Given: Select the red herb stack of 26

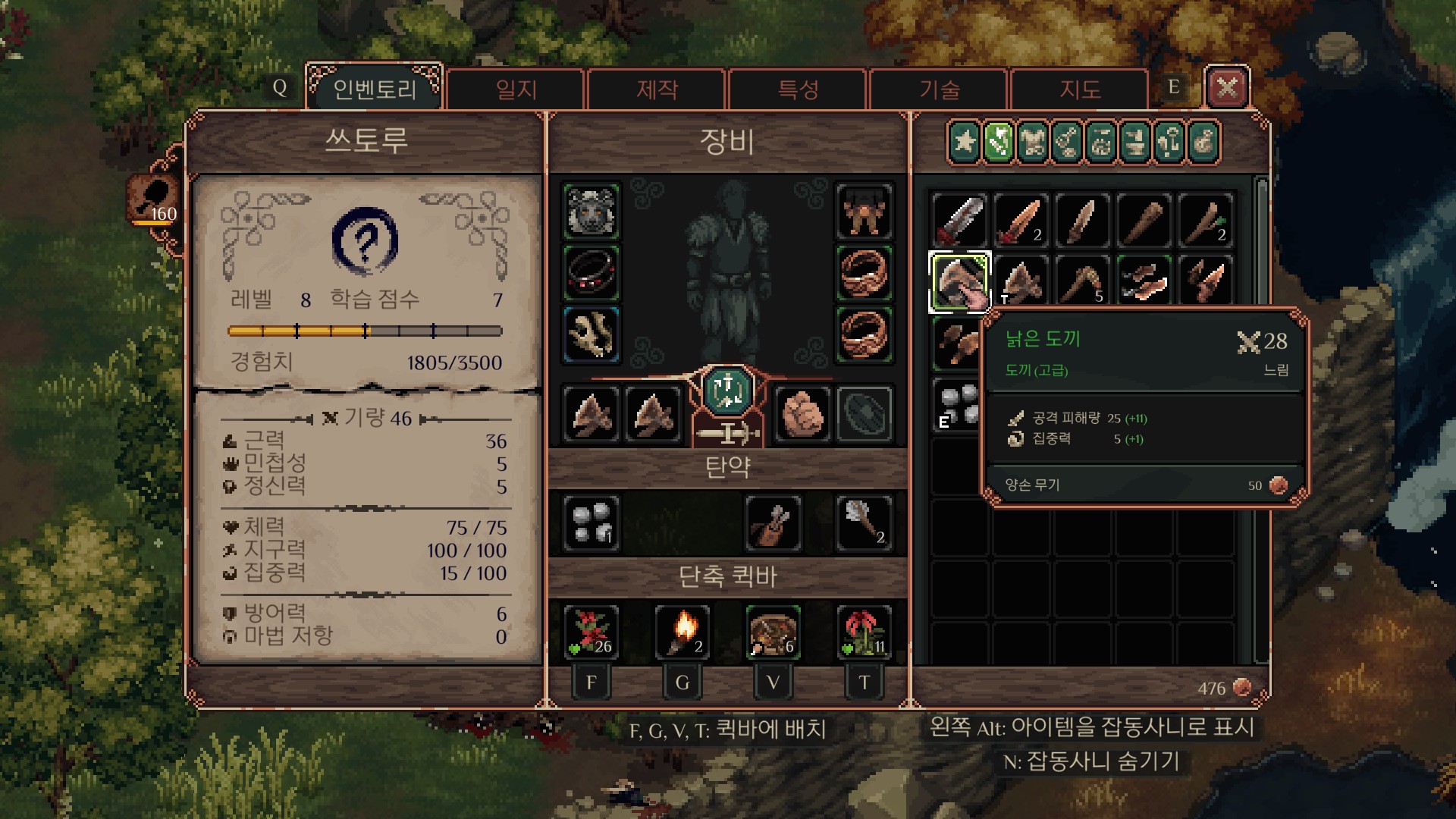Looking at the screenshot, I should click(x=591, y=631).
